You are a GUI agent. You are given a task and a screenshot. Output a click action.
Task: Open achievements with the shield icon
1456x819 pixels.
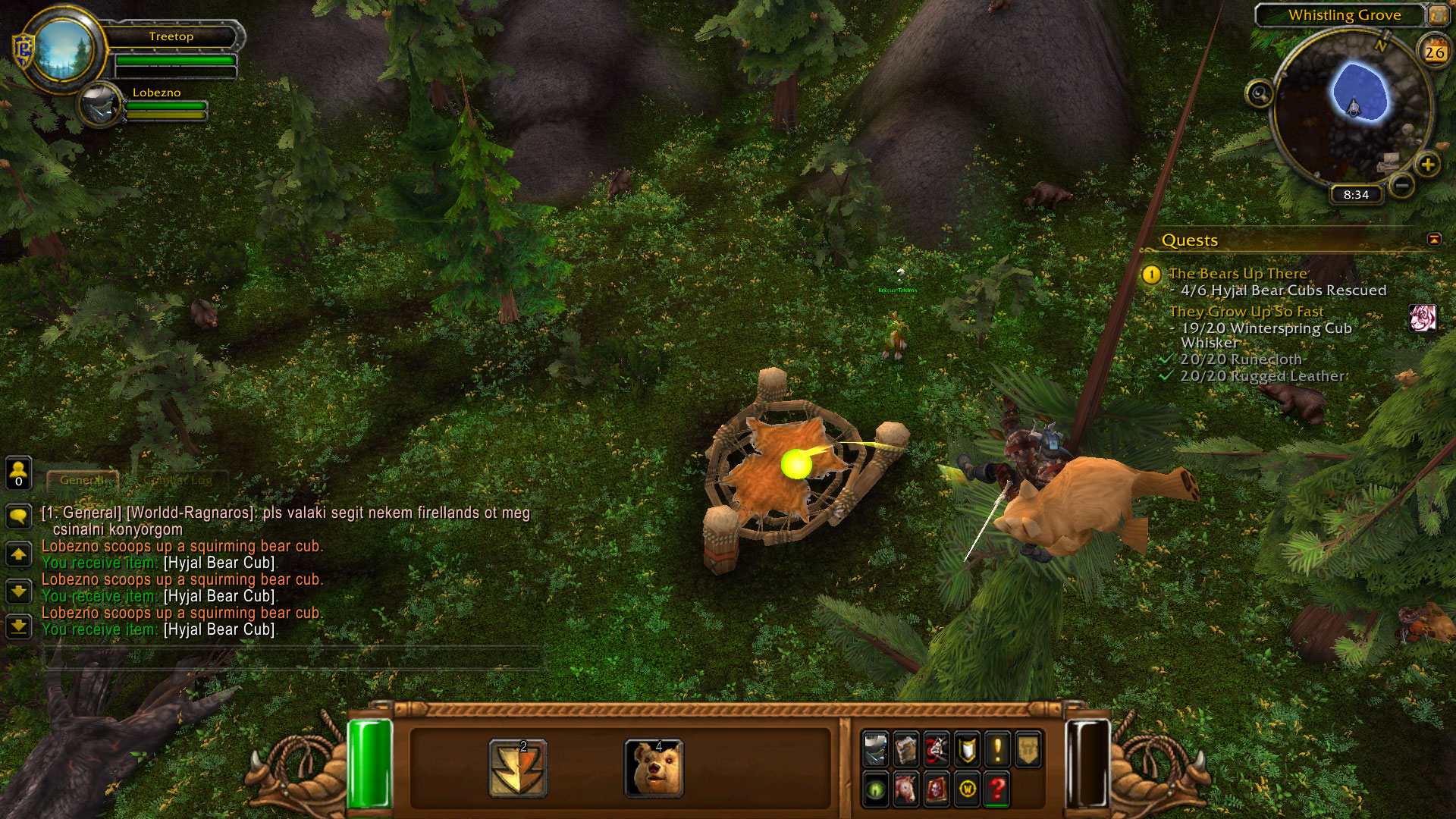[x=967, y=750]
